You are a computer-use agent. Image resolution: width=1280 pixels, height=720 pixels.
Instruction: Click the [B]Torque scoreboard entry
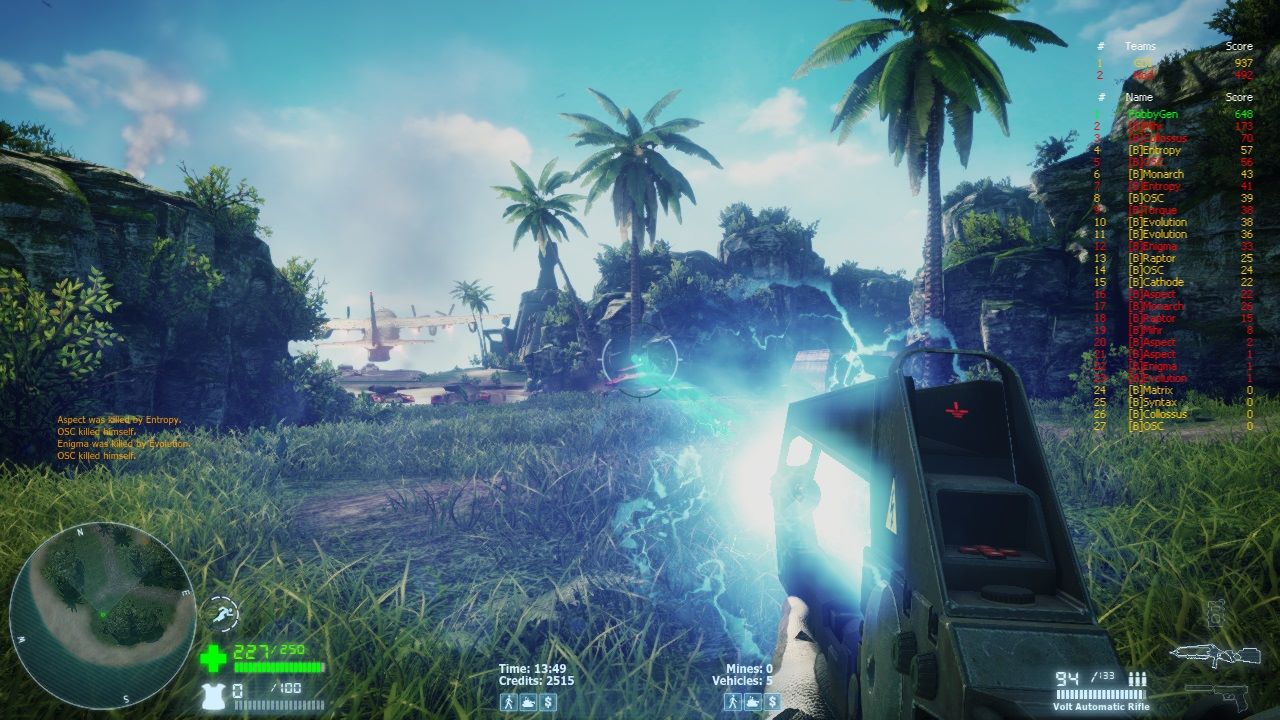(1152, 210)
